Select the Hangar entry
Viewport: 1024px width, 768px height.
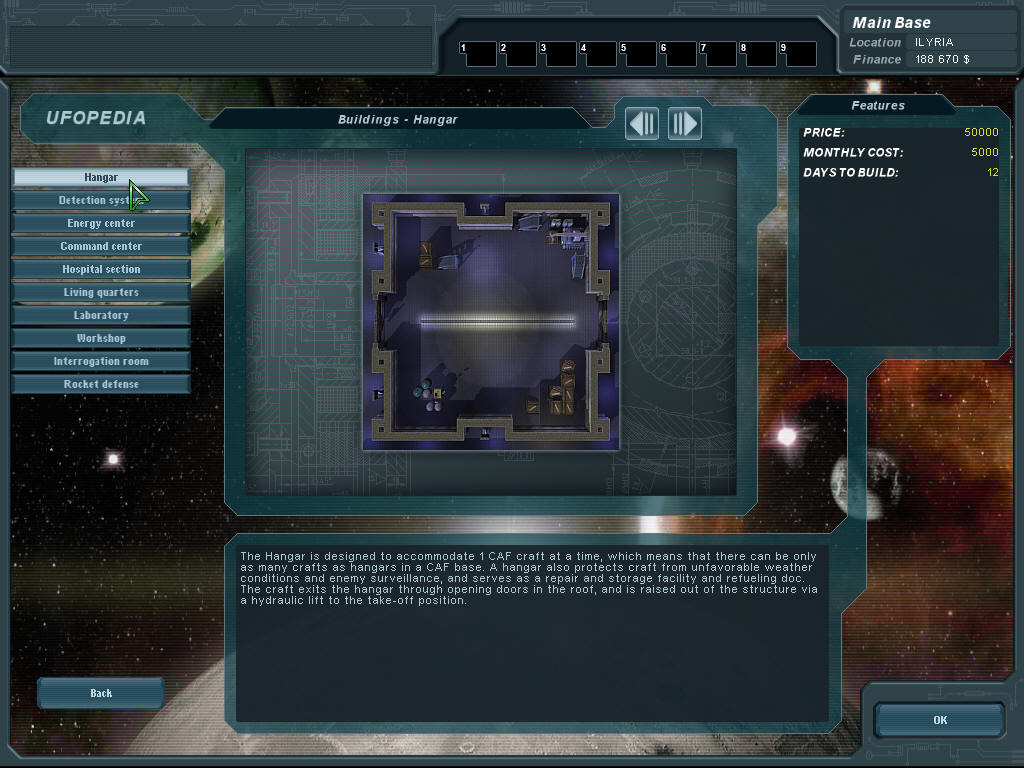tap(100, 177)
